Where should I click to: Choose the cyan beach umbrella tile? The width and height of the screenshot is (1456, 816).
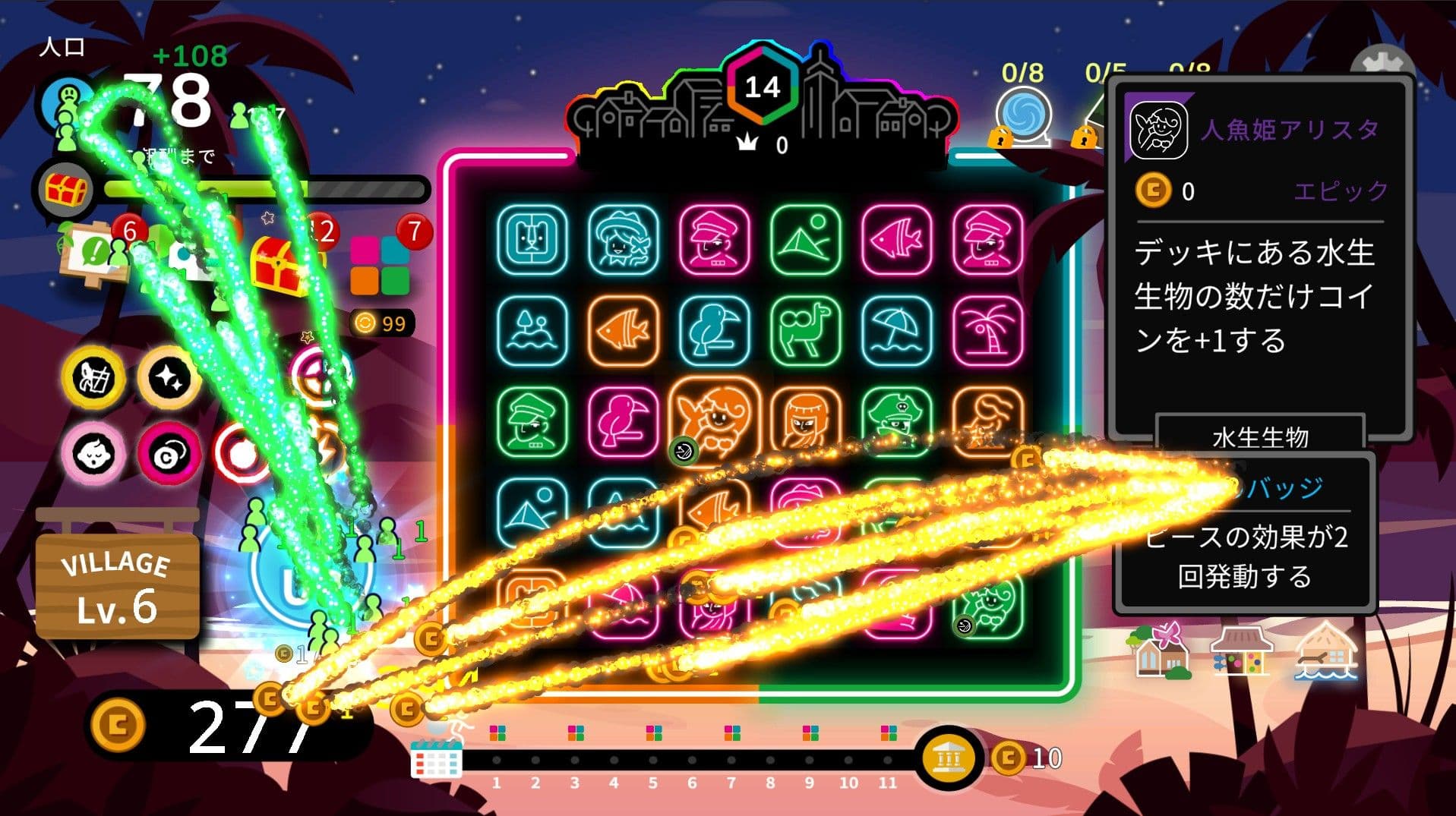coord(896,331)
